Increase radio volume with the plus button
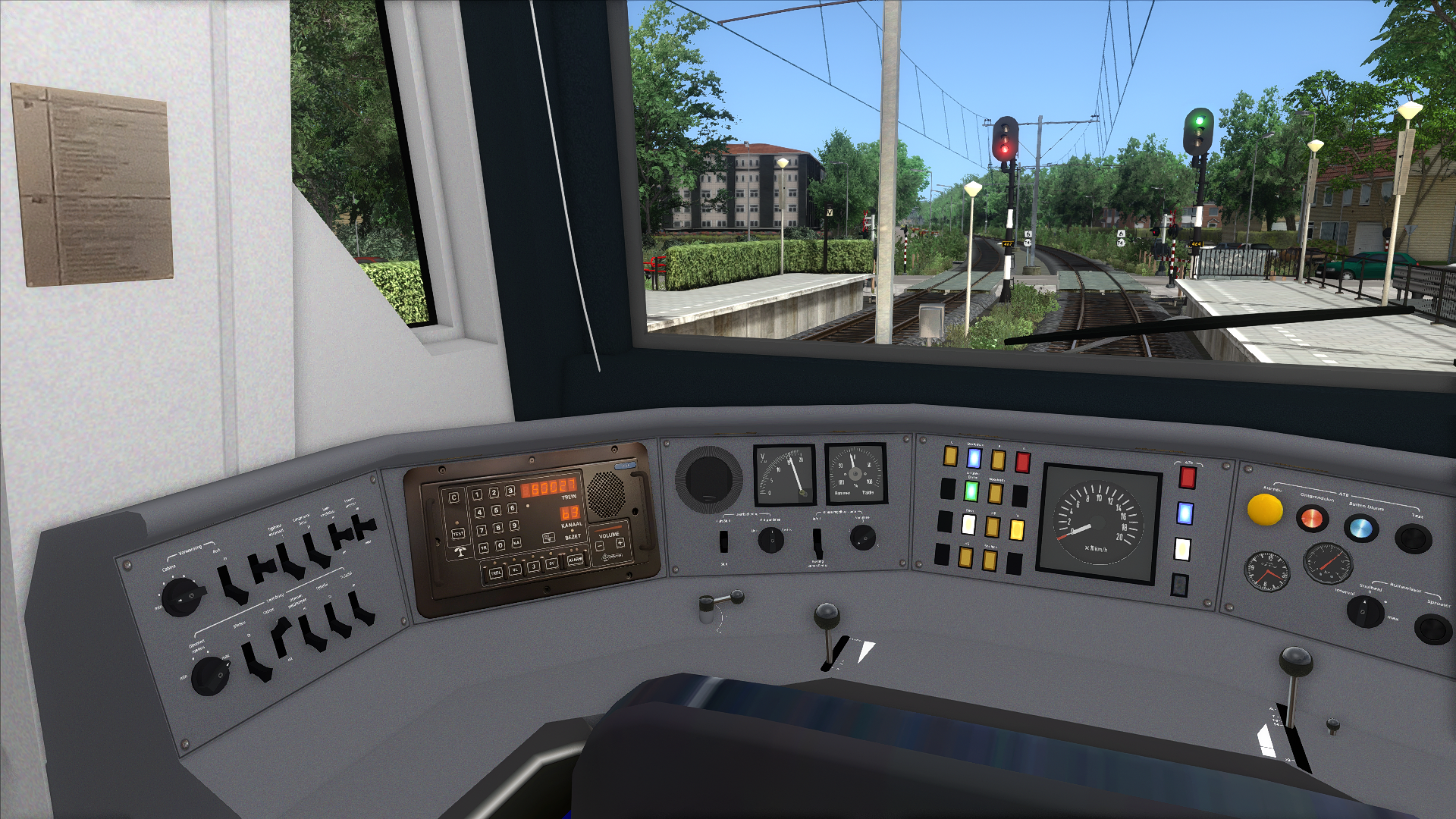Image resolution: width=1456 pixels, height=819 pixels. 620,543
